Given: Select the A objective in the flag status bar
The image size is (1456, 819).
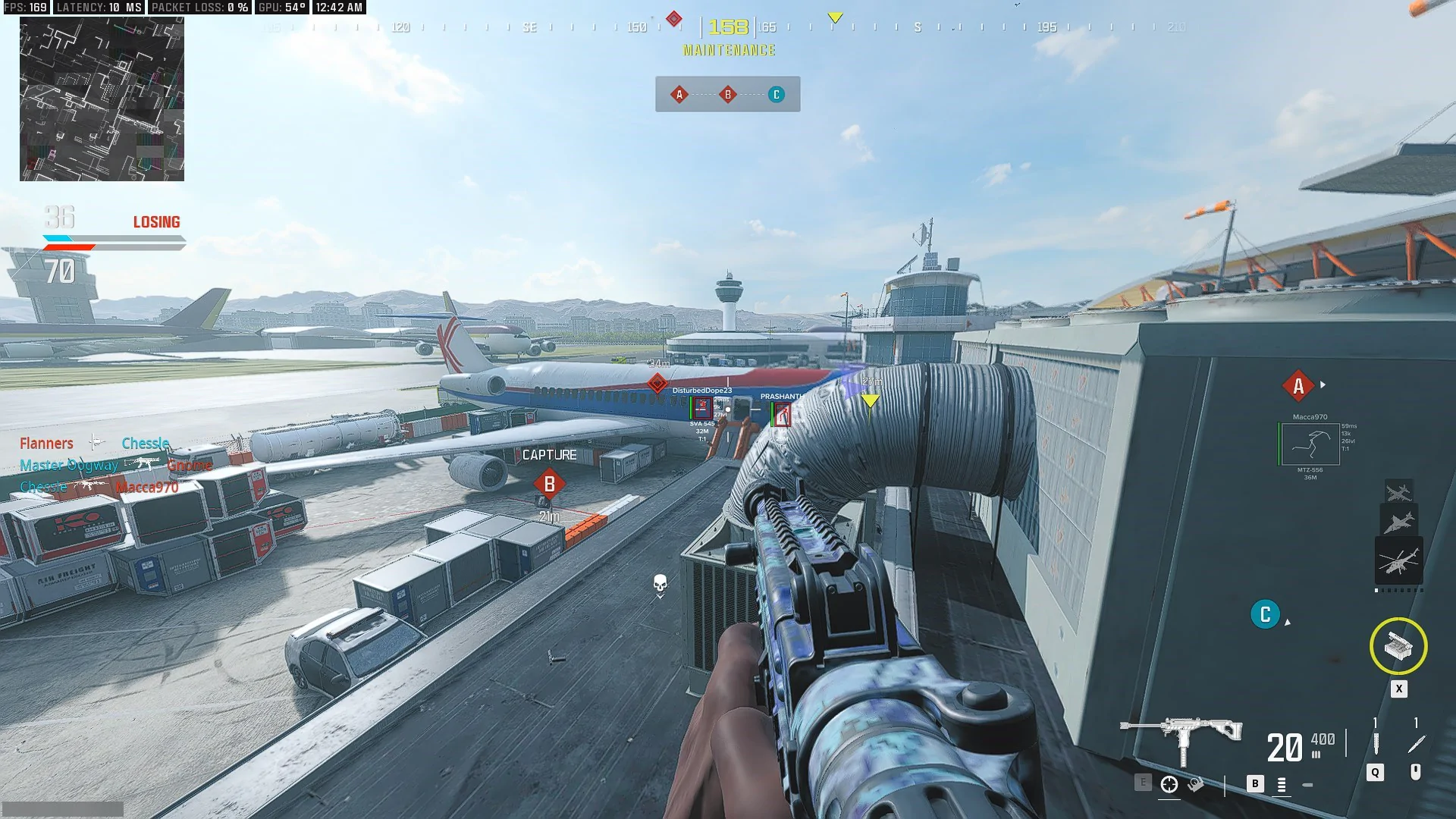Looking at the screenshot, I should coord(679,95).
